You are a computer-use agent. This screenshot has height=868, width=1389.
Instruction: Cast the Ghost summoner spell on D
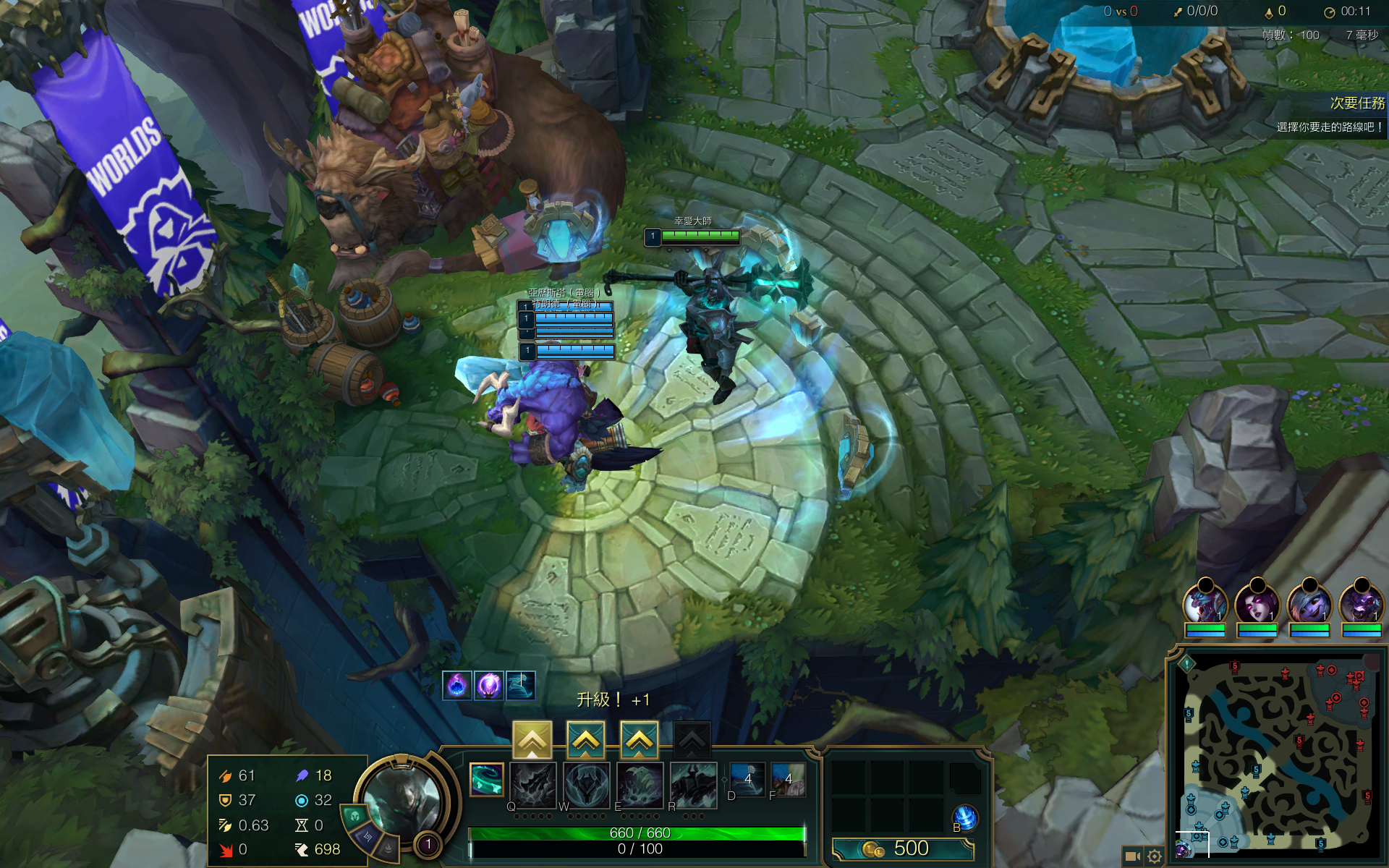(x=747, y=780)
